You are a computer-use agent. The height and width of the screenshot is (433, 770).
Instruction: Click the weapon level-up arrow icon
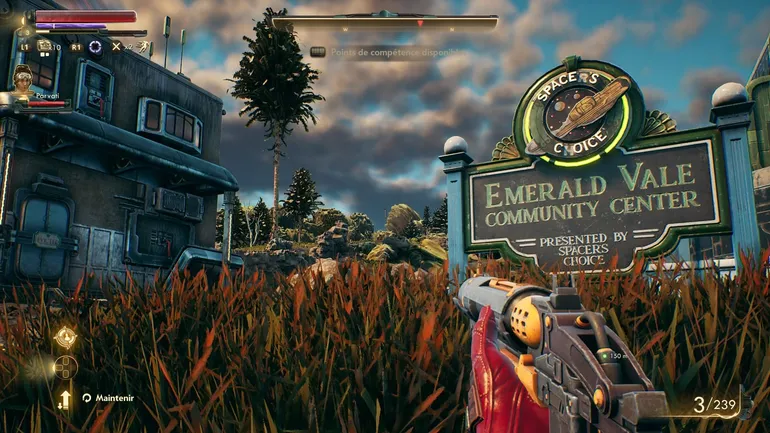[x=65, y=399]
